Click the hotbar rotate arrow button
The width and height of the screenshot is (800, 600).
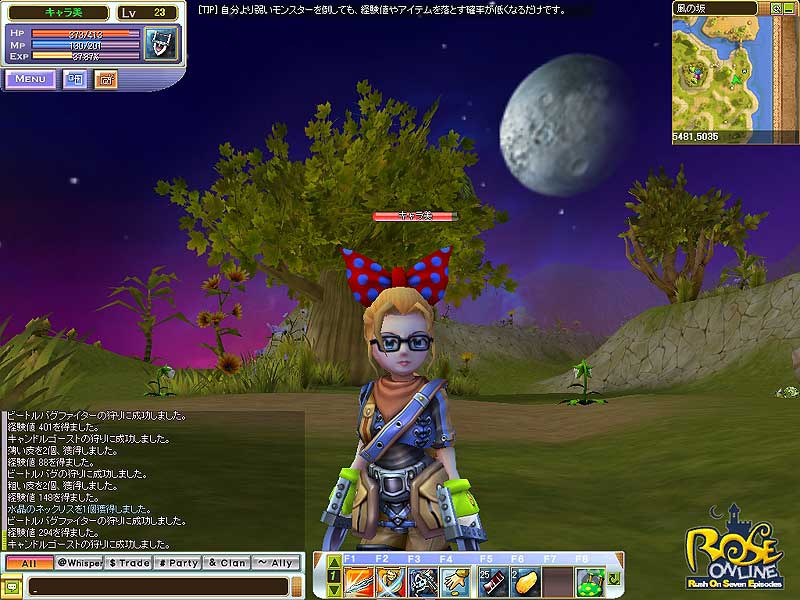(x=614, y=579)
